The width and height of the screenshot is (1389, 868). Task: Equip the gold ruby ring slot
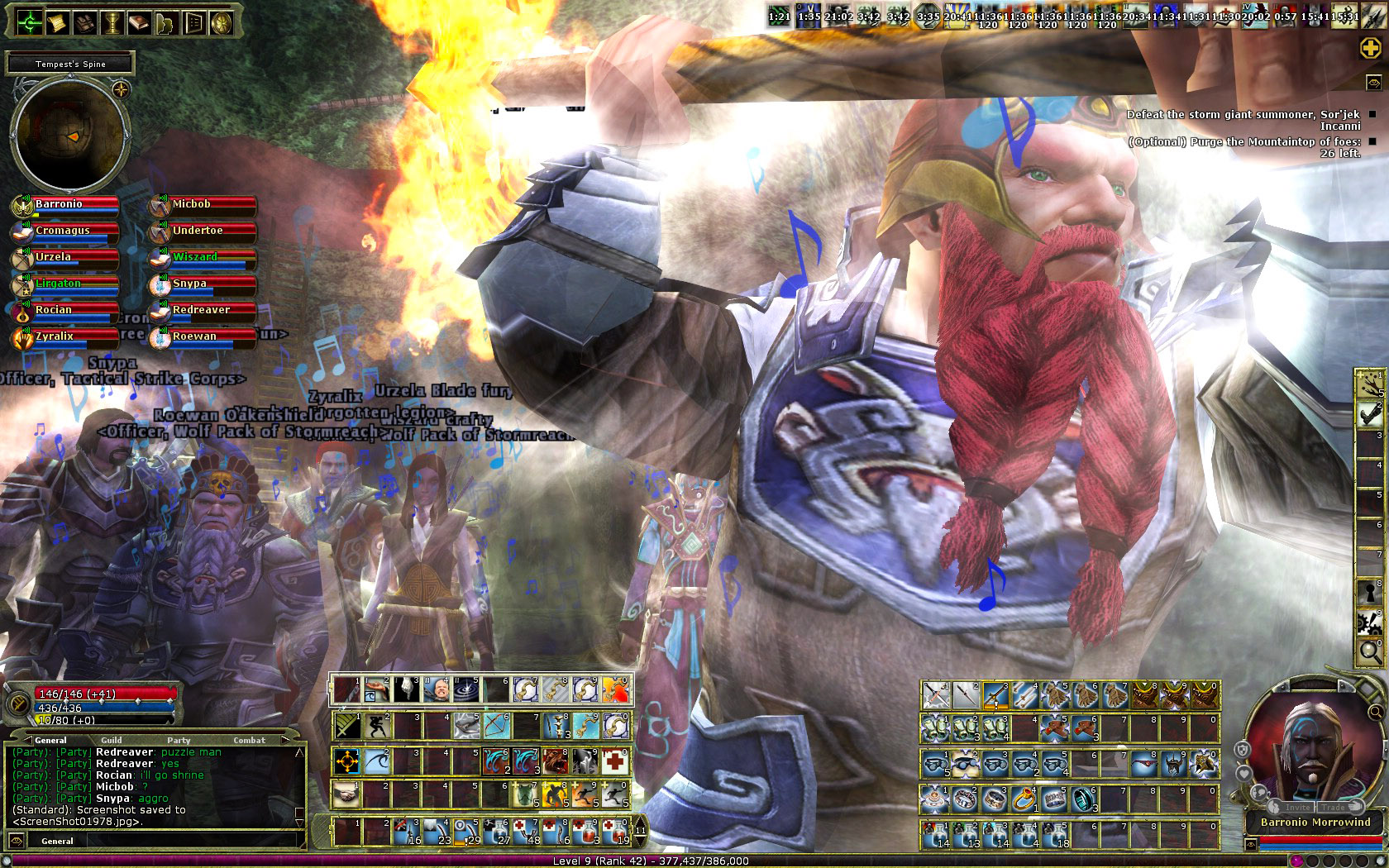[1025, 799]
